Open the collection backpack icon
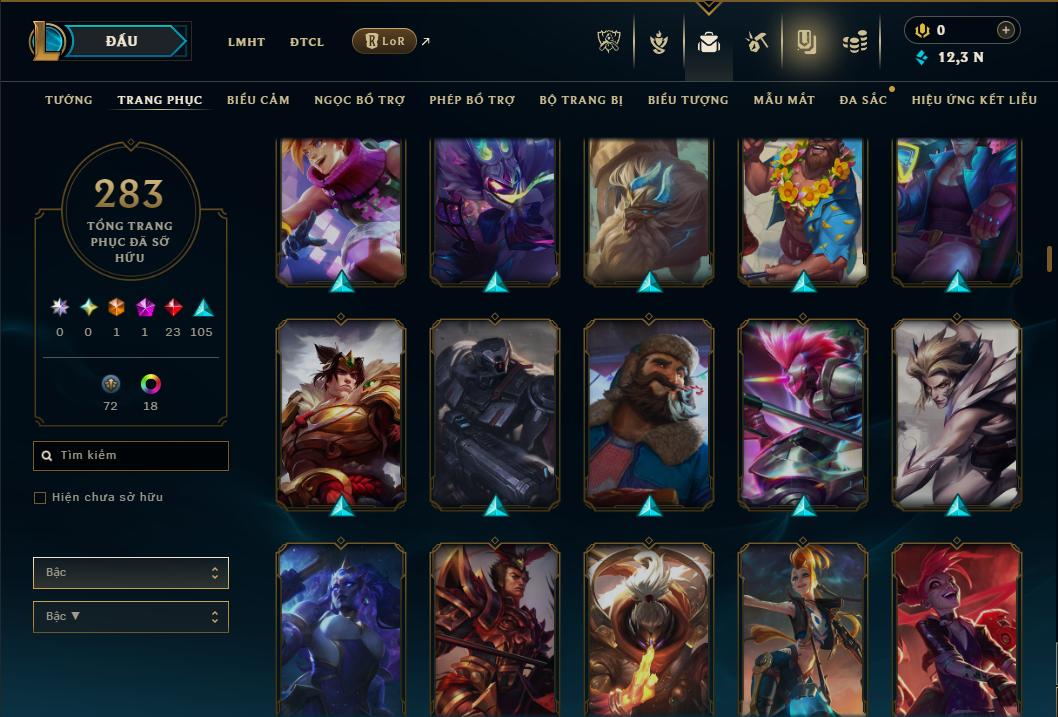 pyautogui.click(x=709, y=42)
